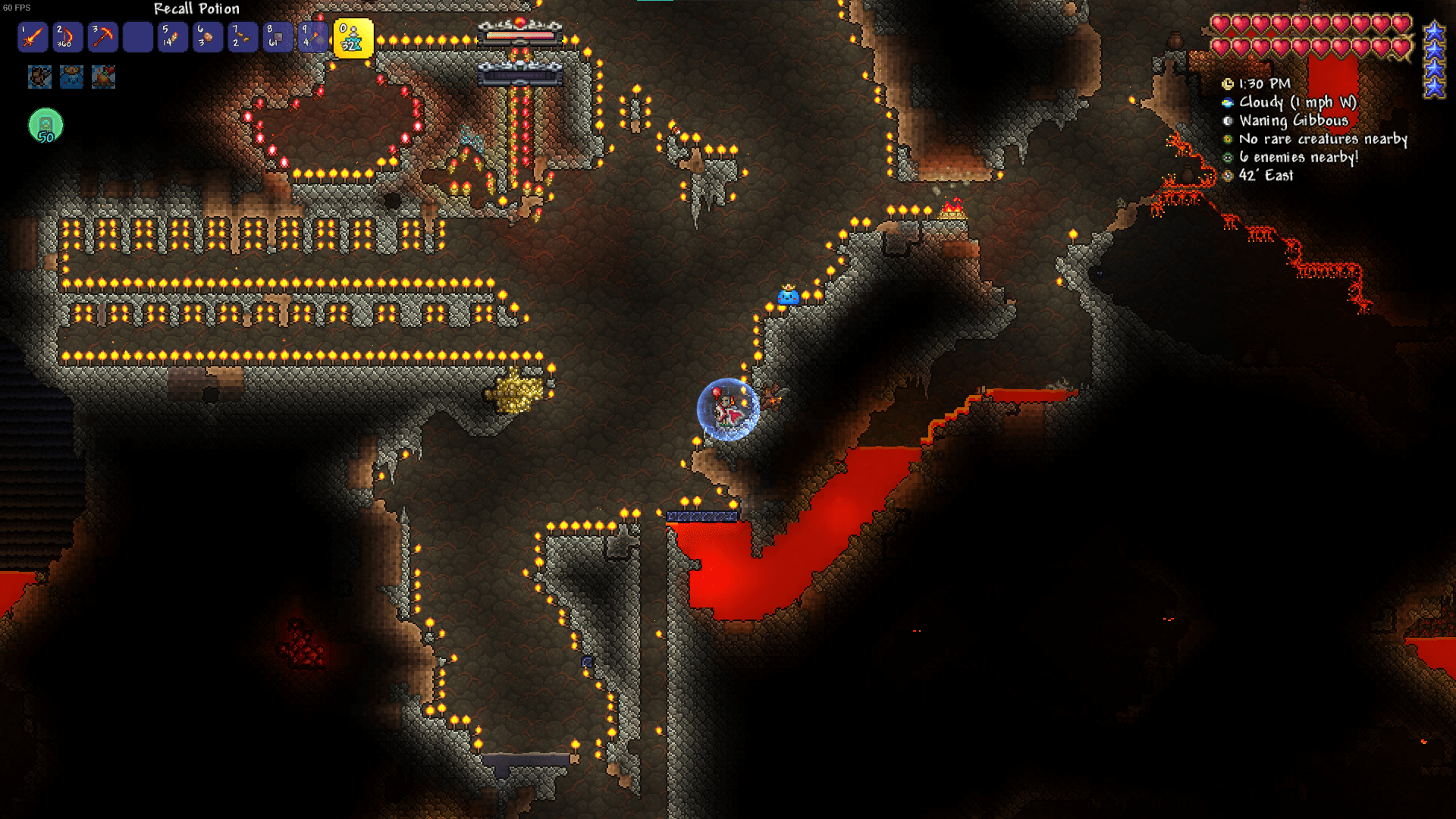Select the ore chunk in hotbar slot 6

point(206,37)
